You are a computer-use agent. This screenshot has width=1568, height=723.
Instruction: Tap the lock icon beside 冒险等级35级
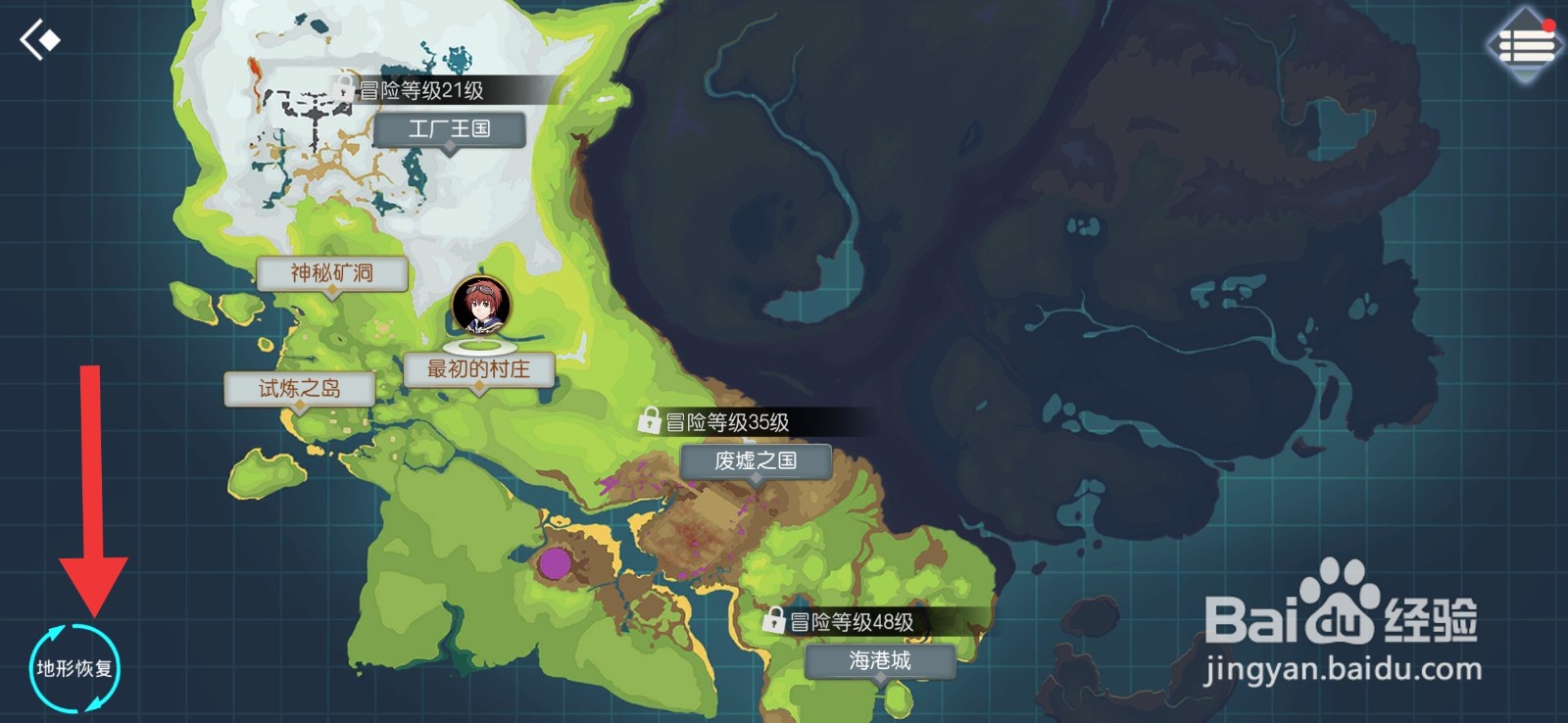coord(650,420)
